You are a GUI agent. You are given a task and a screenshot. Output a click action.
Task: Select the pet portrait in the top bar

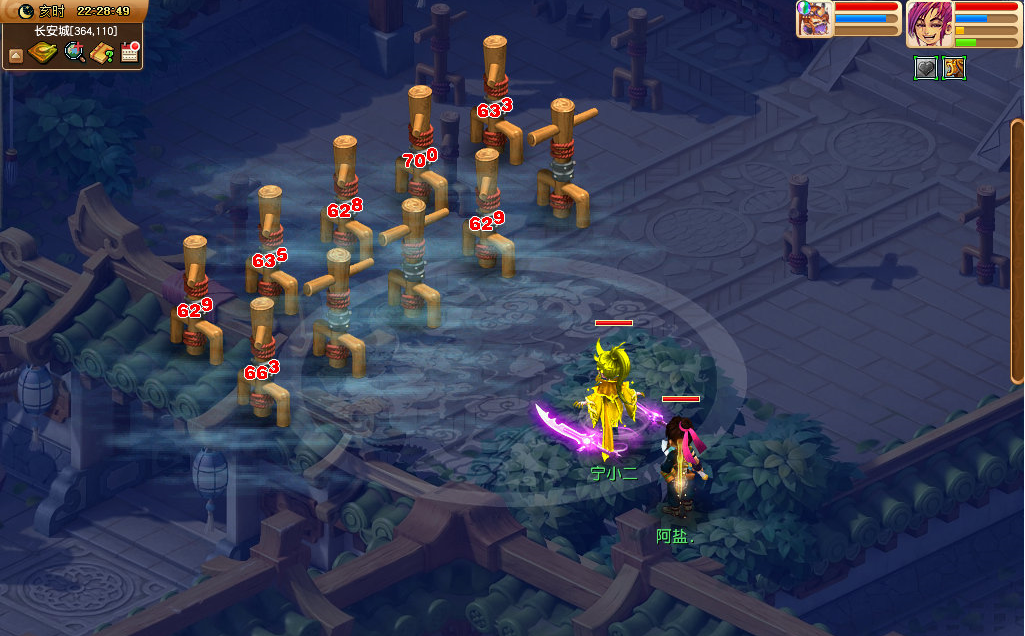pyautogui.click(x=814, y=19)
